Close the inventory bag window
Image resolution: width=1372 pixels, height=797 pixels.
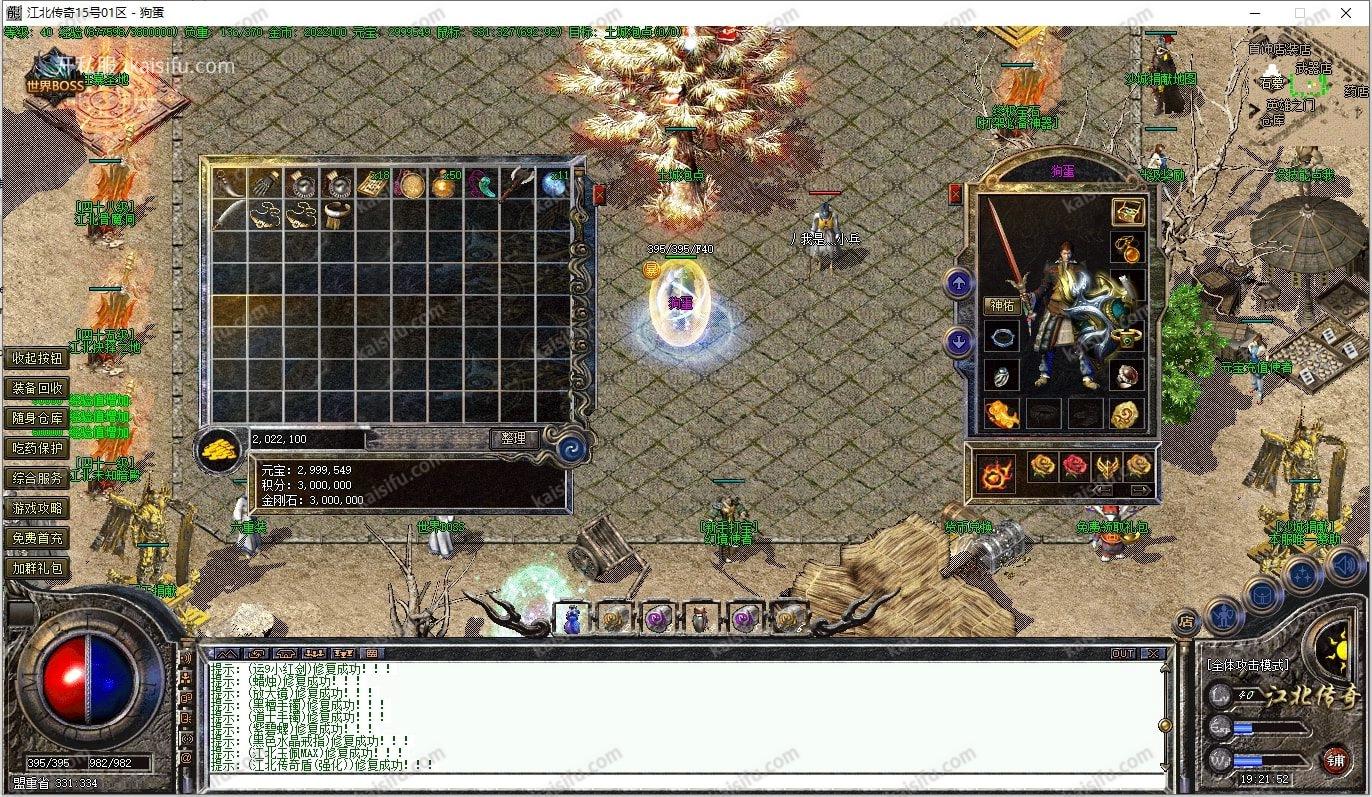598,194
